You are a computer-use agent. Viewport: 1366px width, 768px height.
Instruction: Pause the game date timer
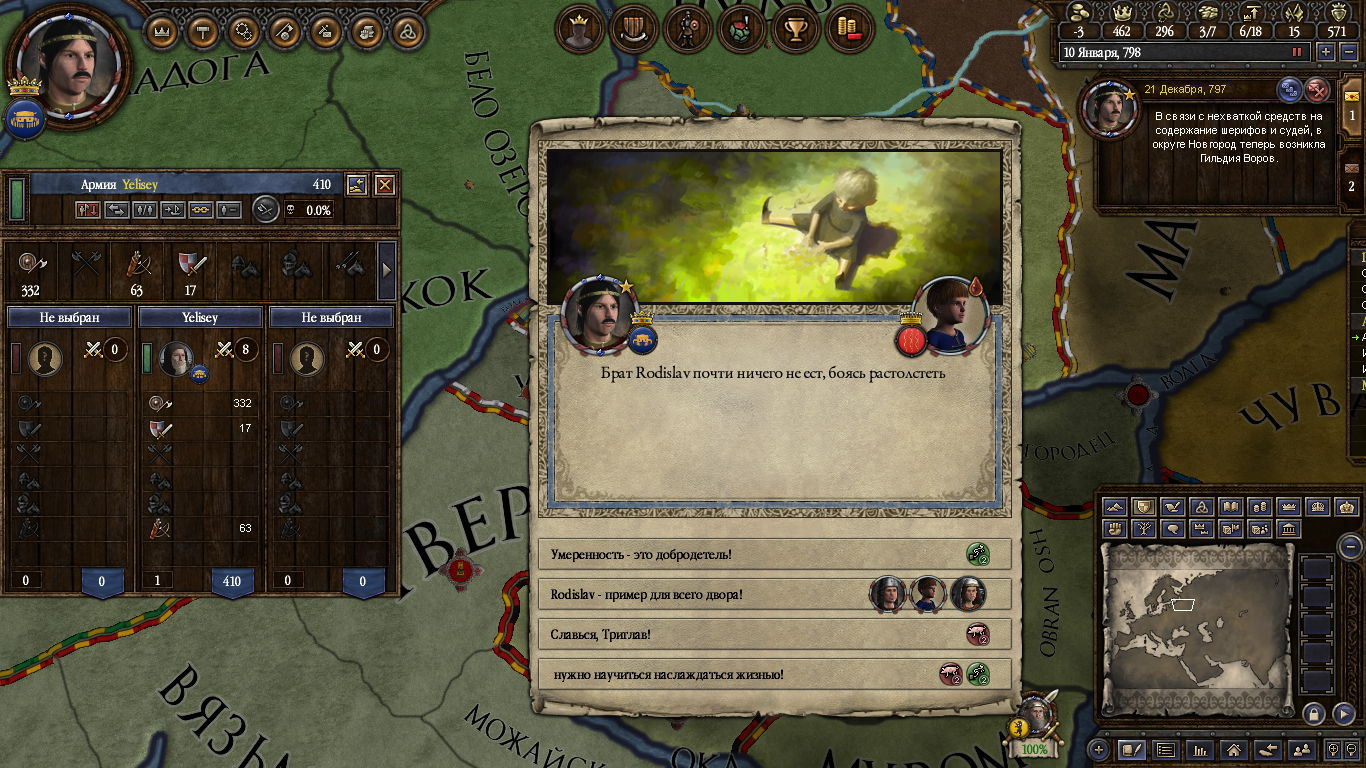click(1298, 52)
